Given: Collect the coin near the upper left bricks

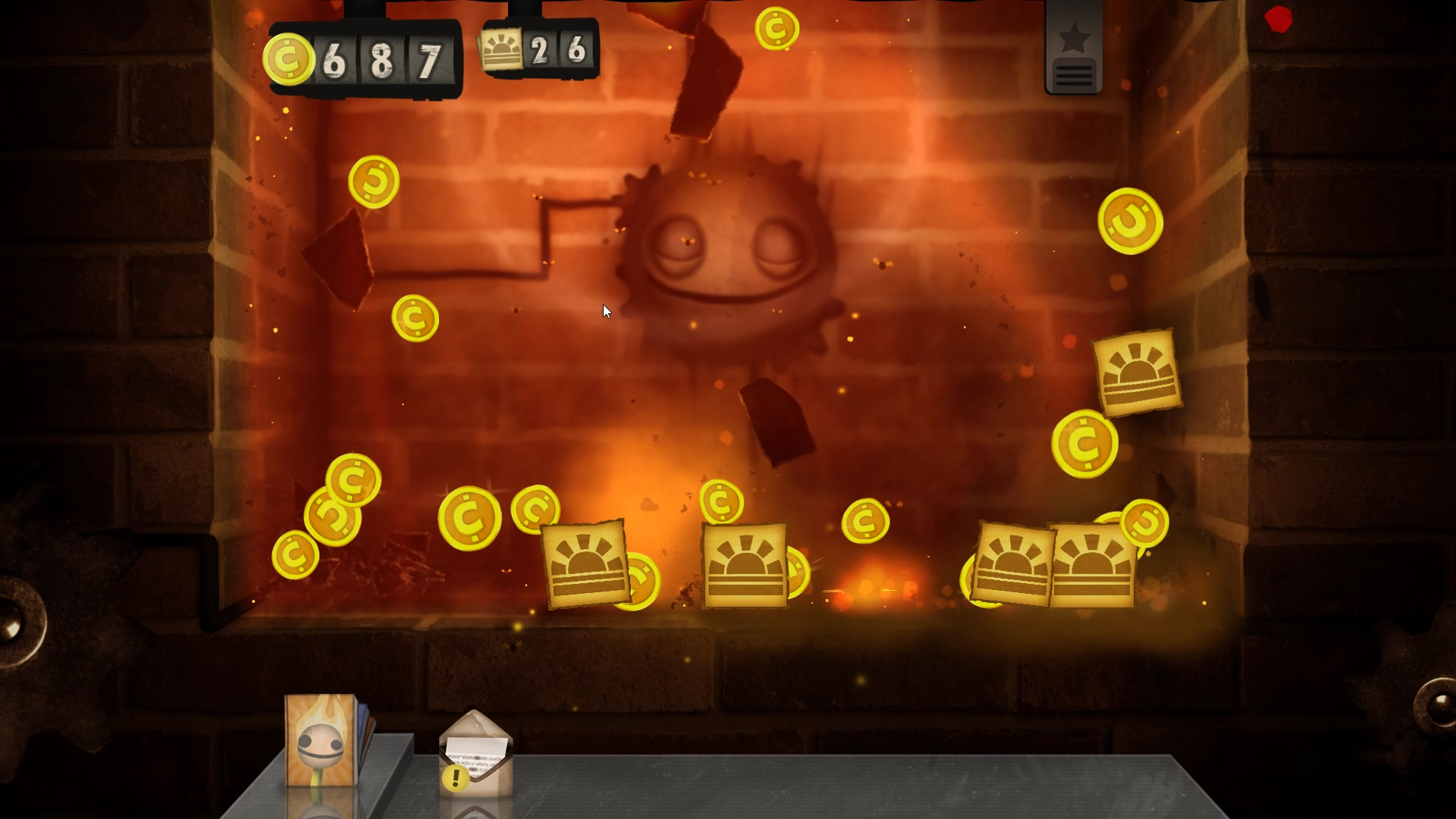Looking at the screenshot, I should [373, 182].
